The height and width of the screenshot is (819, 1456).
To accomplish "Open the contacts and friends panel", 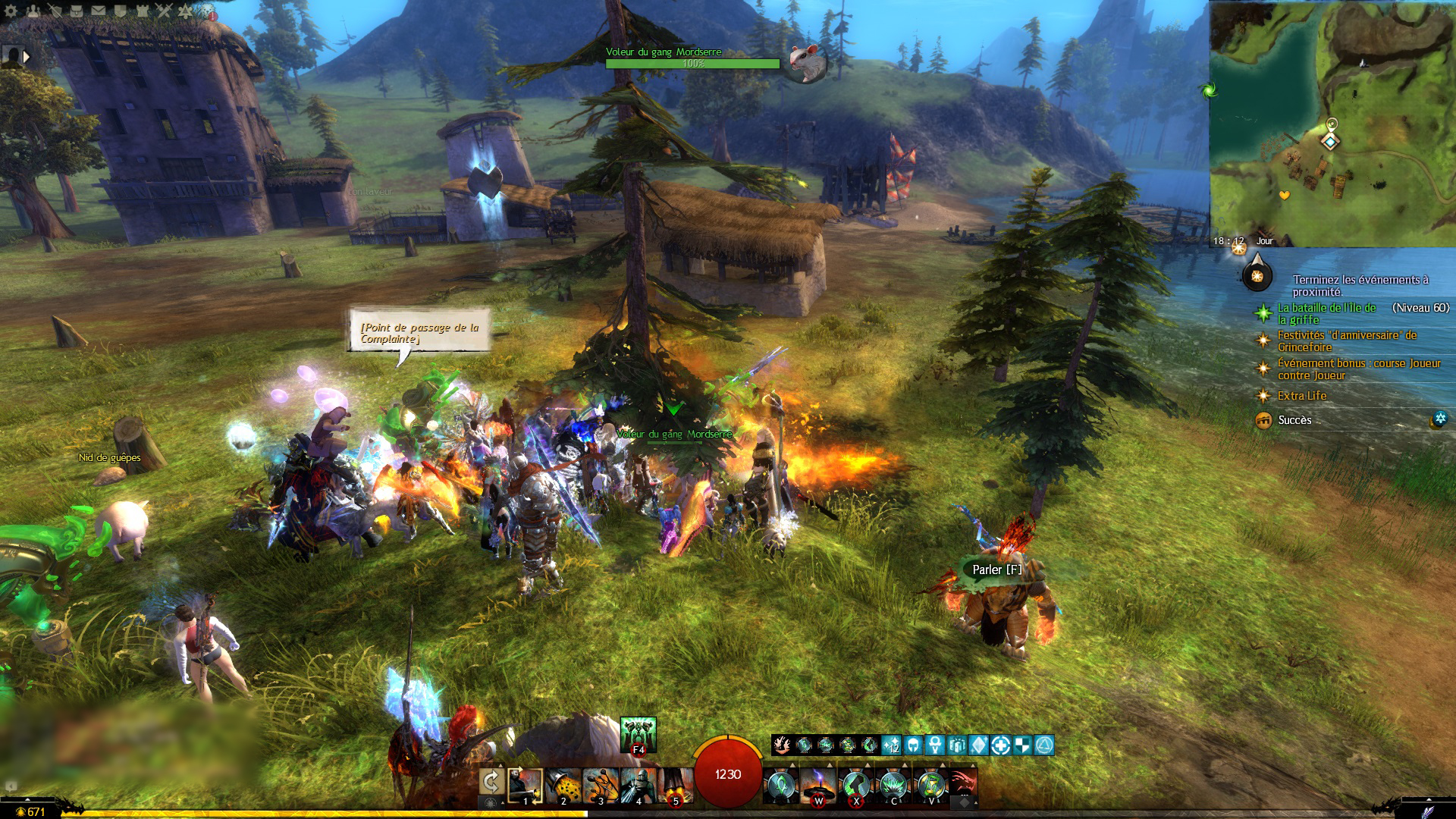I will (x=33, y=11).
